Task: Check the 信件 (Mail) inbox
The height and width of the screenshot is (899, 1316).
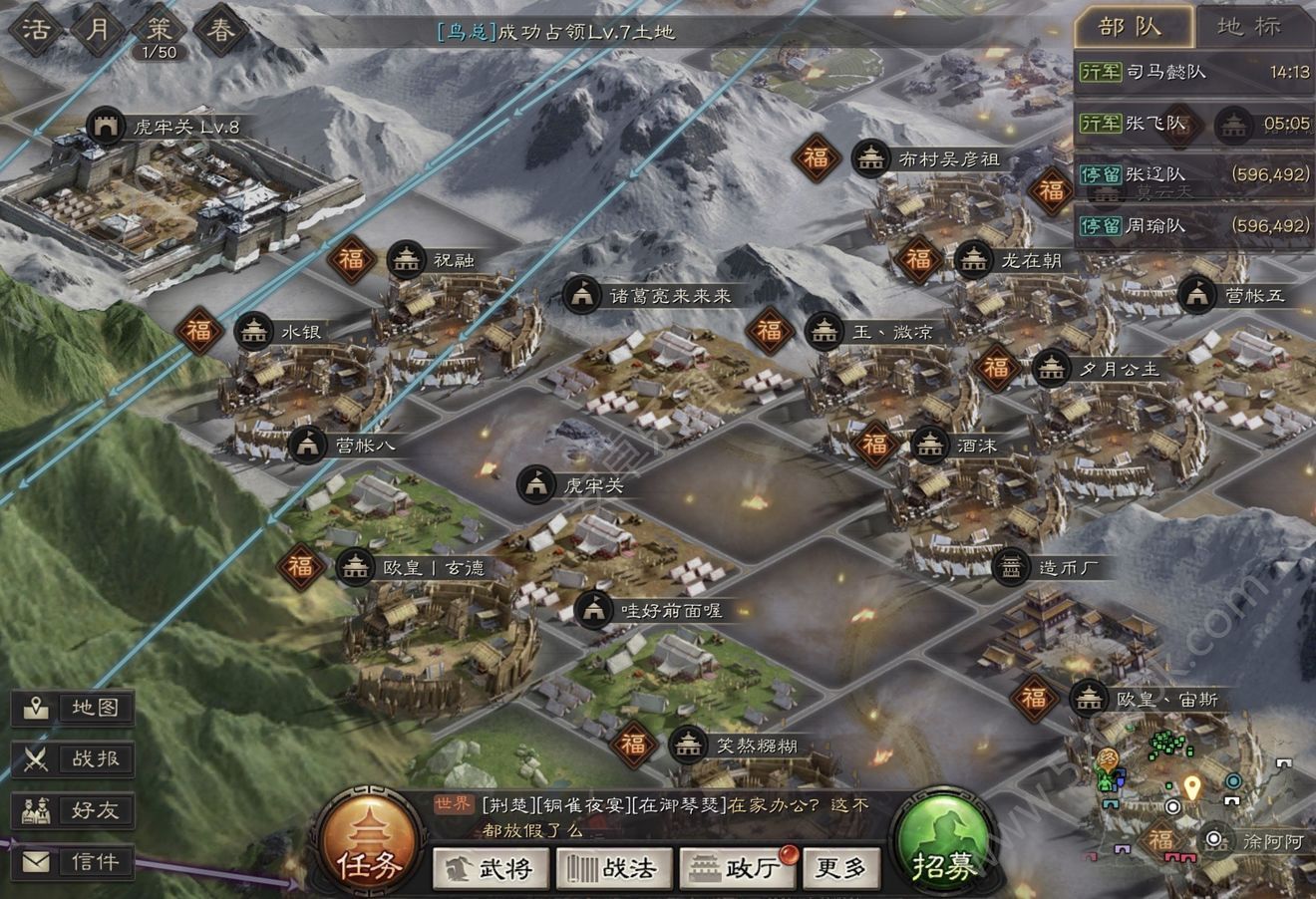Action: tap(75, 862)
